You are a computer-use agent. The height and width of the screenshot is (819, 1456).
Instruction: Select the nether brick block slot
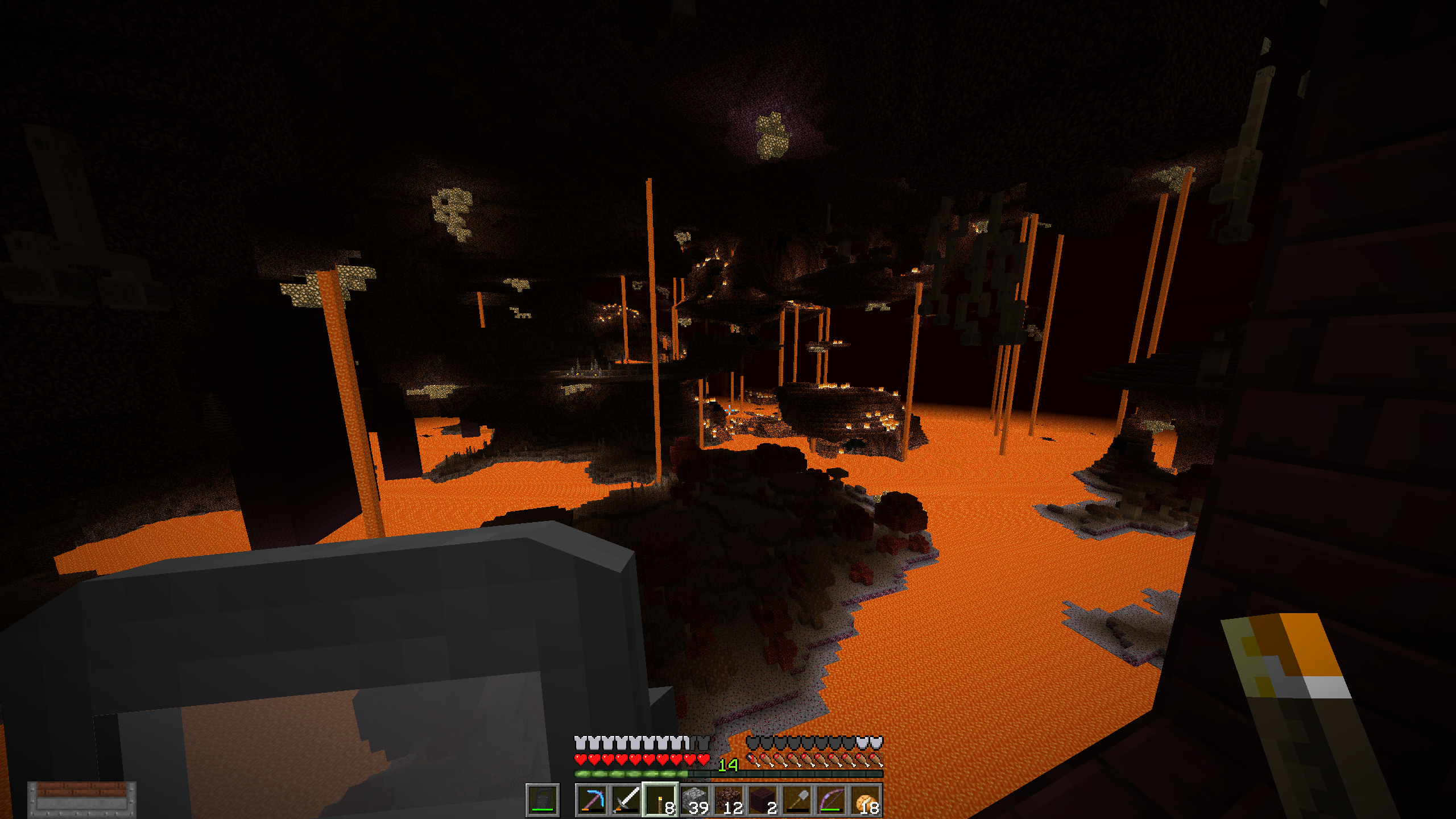(x=763, y=800)
